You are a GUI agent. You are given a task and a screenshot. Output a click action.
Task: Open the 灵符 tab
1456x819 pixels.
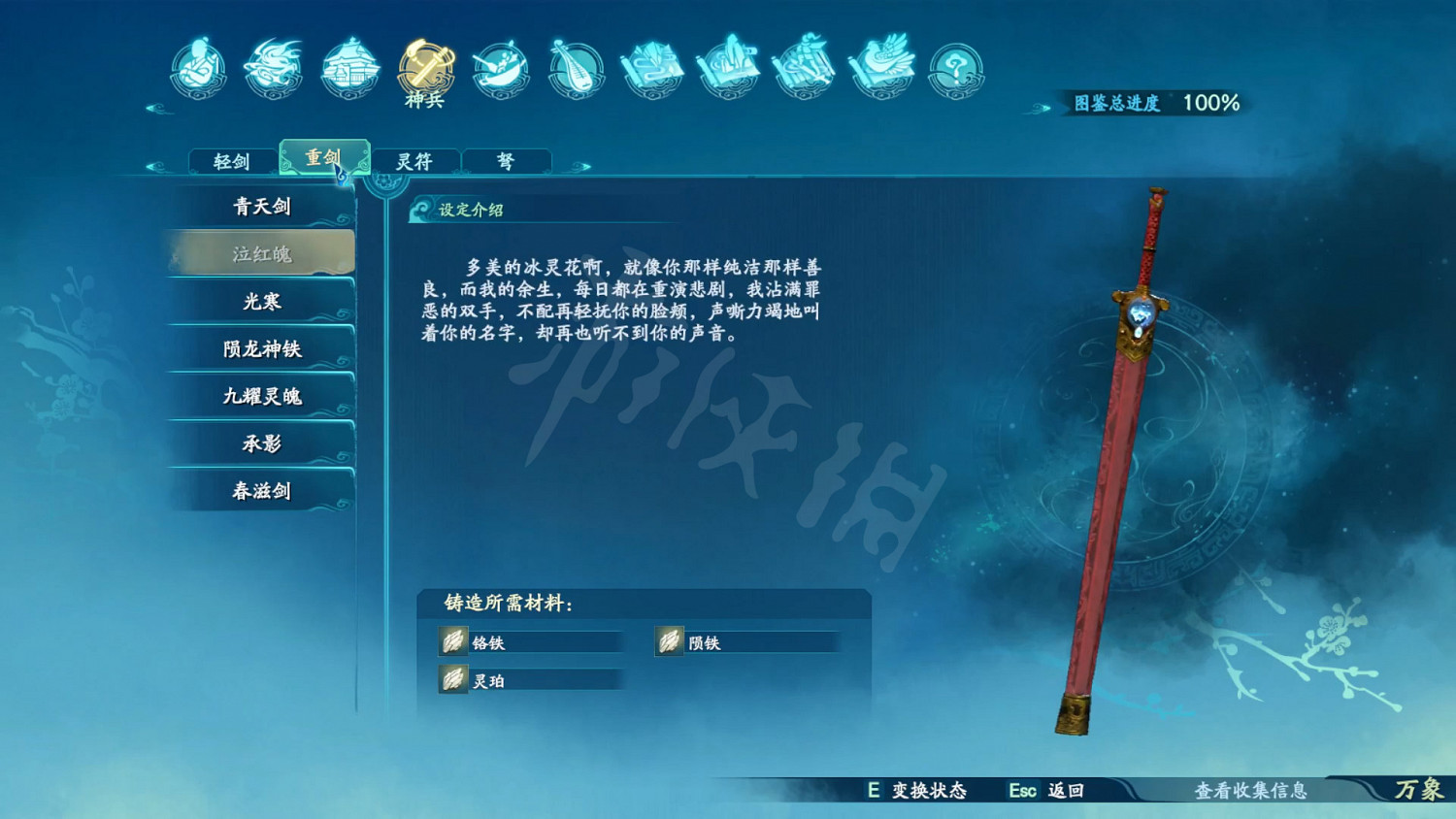(414, 160)
